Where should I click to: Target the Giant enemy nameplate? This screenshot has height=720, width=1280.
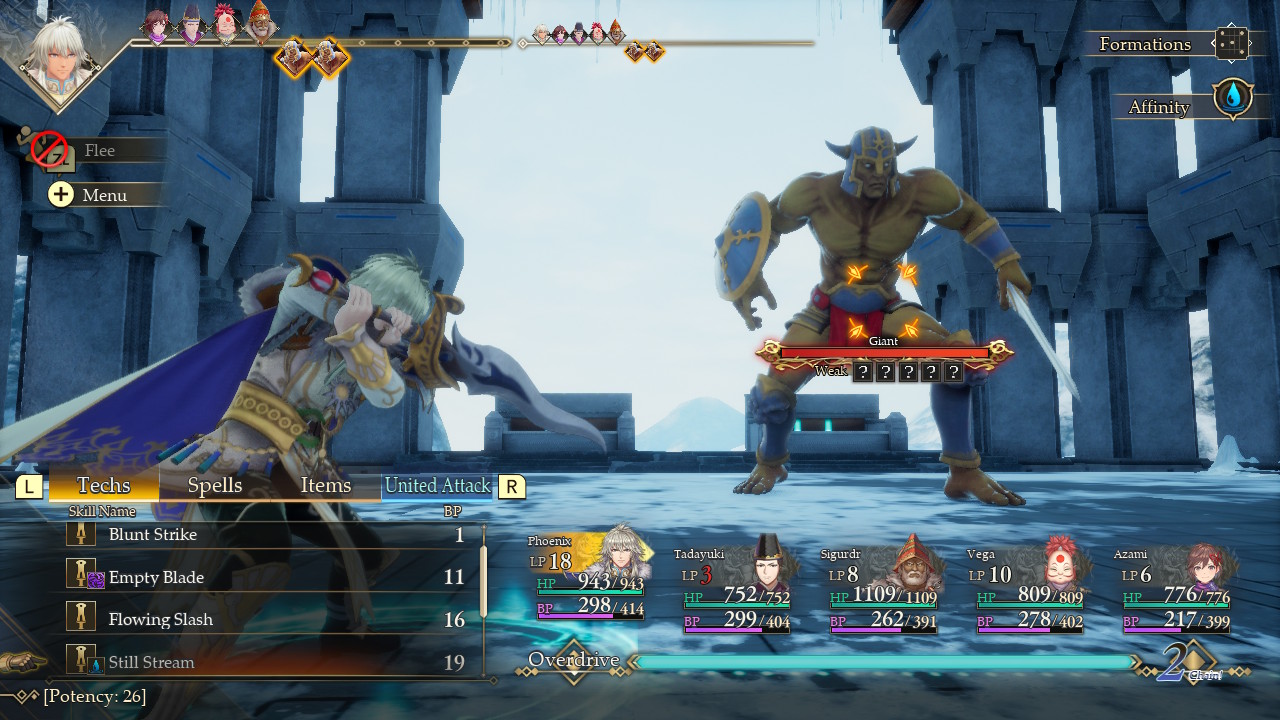click(x=884, y=351)
